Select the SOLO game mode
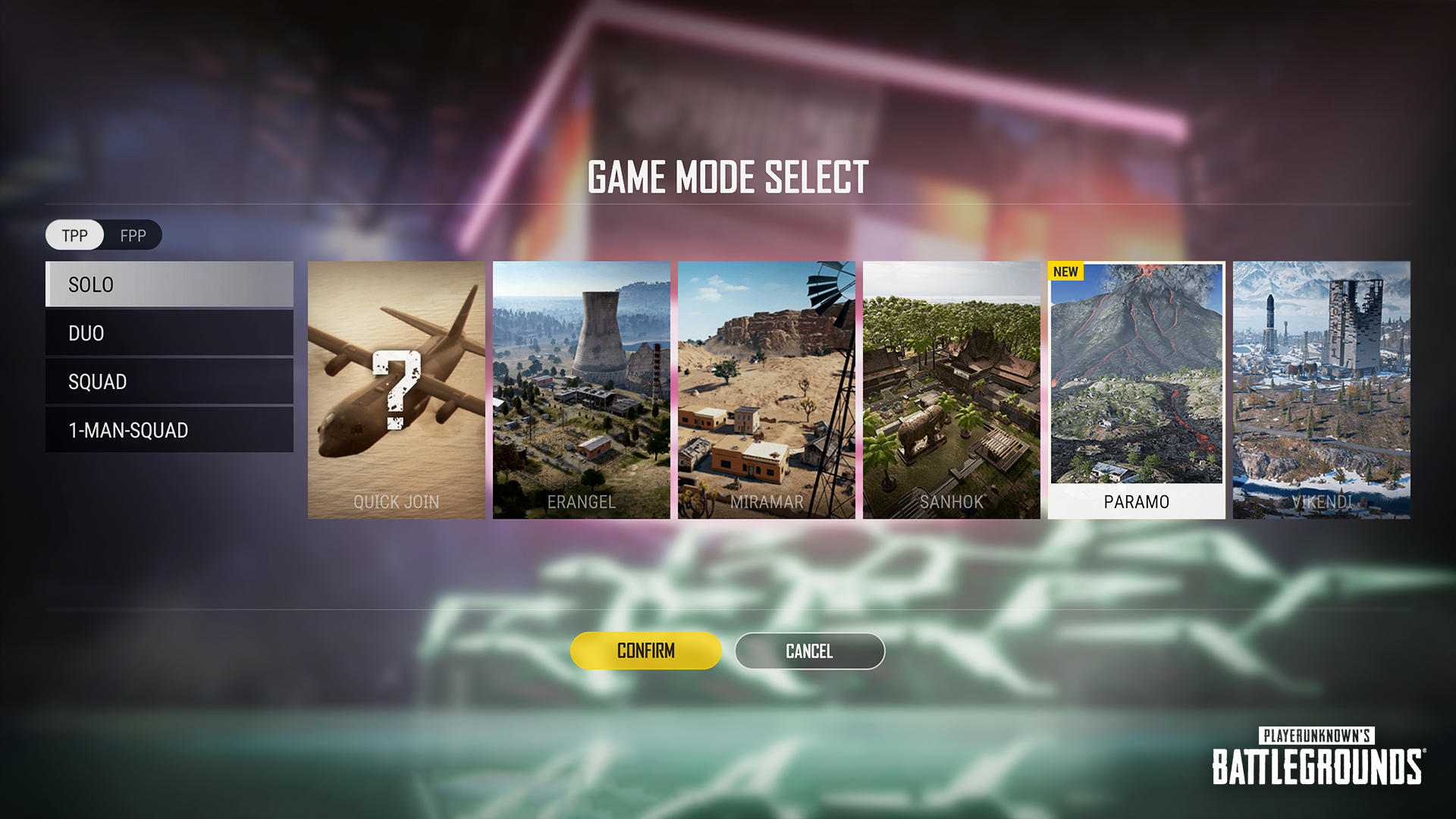The height and width of the screenshot is (819, 1456). click(x=168, y=284)
